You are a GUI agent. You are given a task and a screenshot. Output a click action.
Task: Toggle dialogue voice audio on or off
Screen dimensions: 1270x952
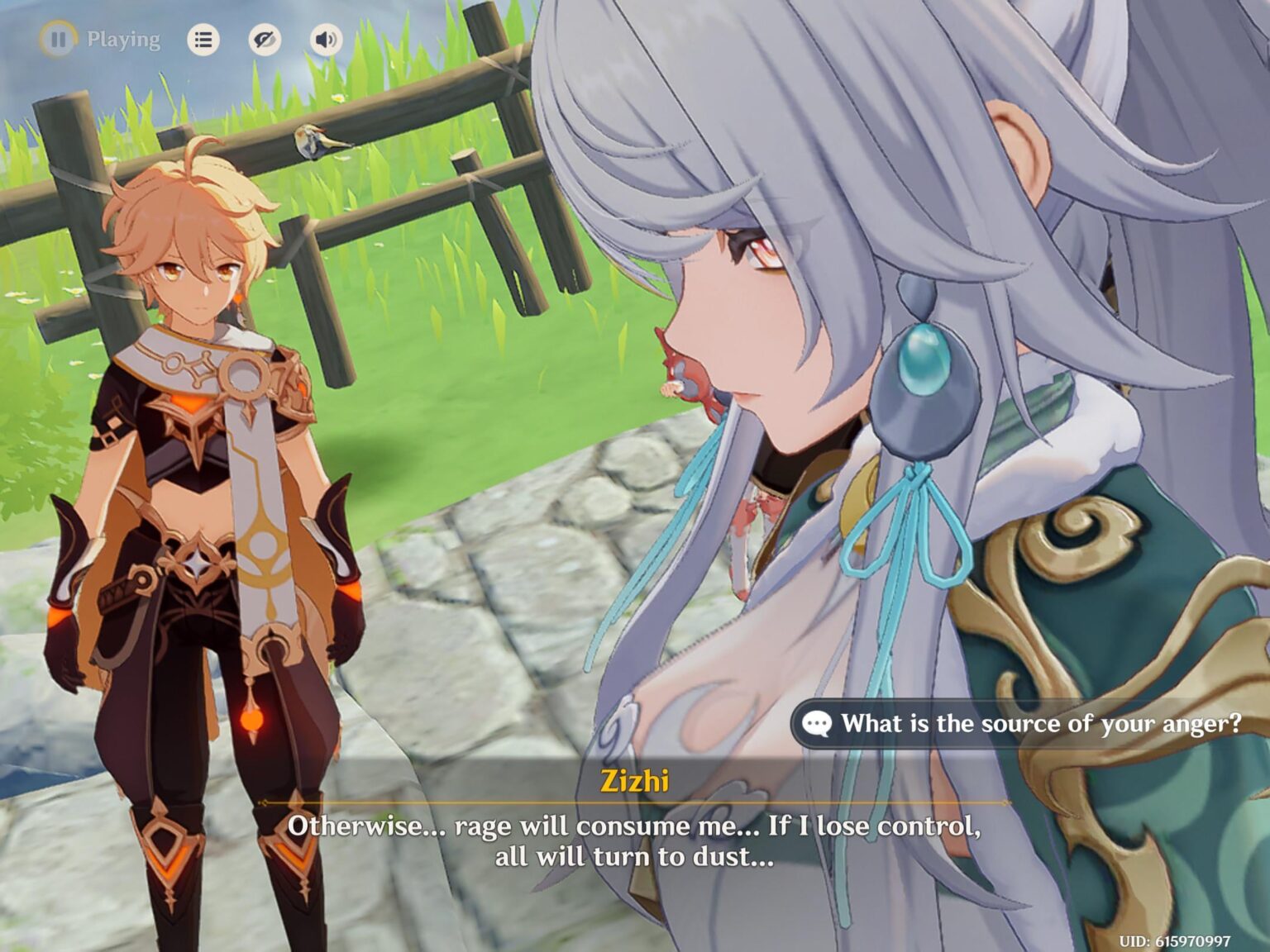pyautogui.click(x=326, y=38)
